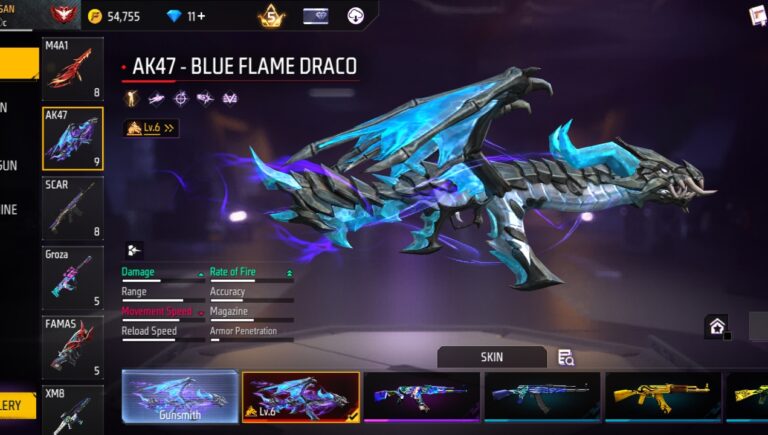Expand the Lv.6 upgrade badge

pos(150,128)
